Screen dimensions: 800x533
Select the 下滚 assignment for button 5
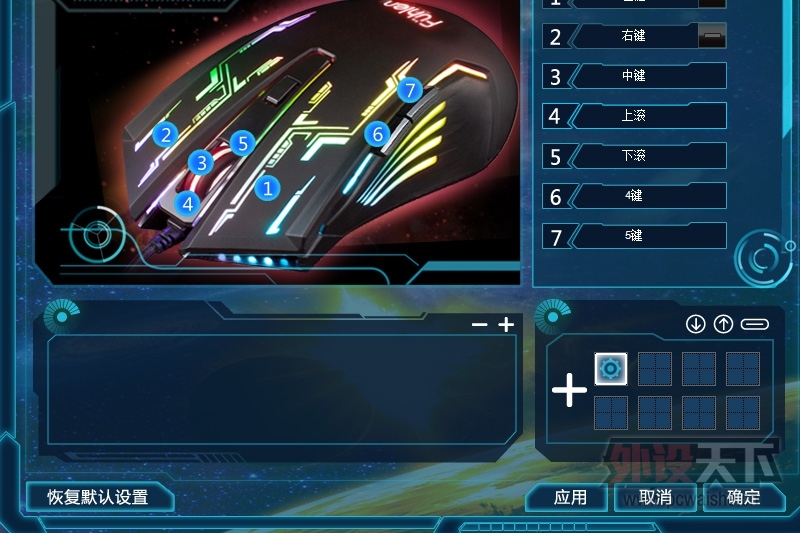[634, 156]
